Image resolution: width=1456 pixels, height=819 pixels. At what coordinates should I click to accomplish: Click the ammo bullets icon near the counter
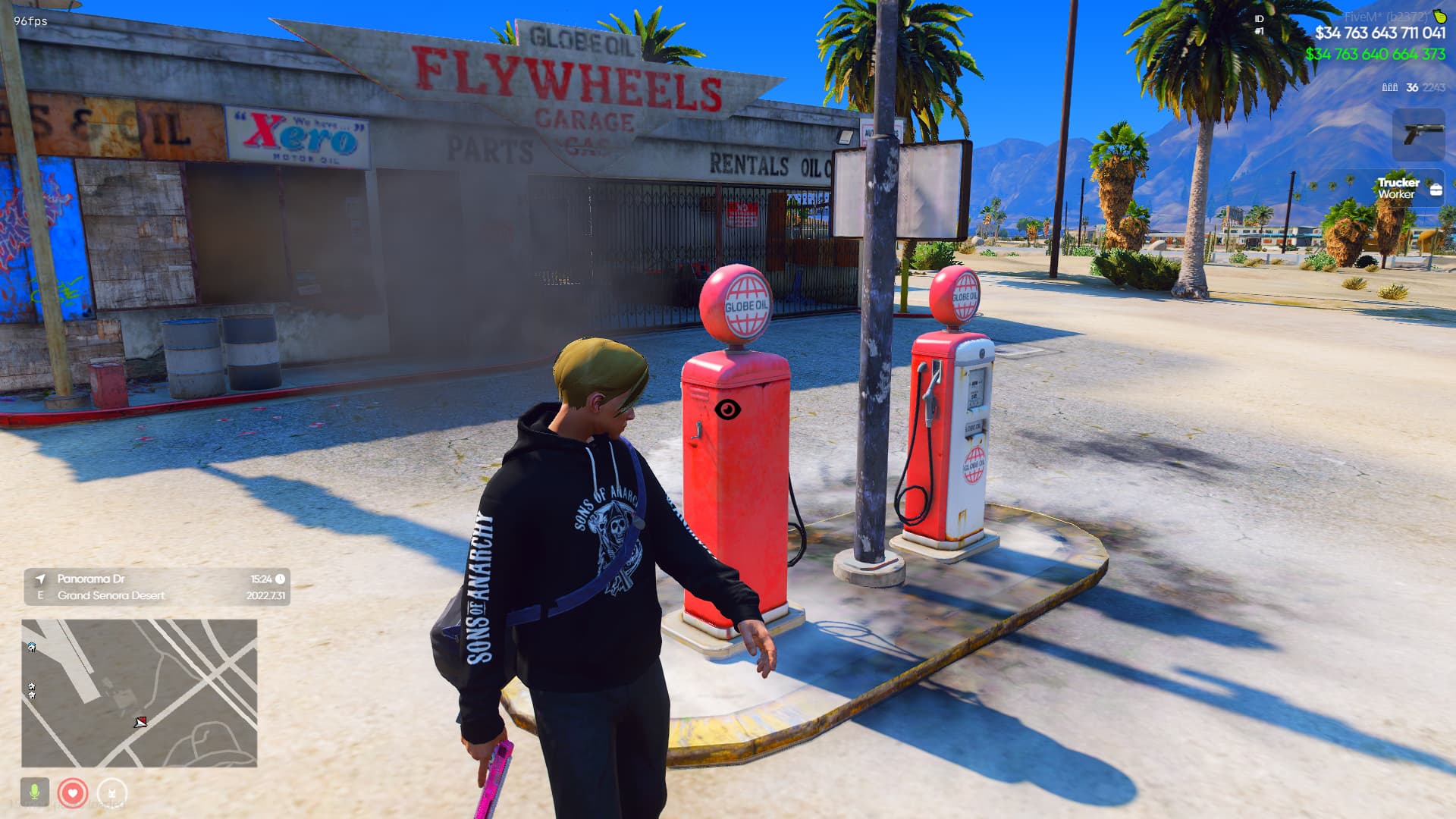coord(1389,87)
